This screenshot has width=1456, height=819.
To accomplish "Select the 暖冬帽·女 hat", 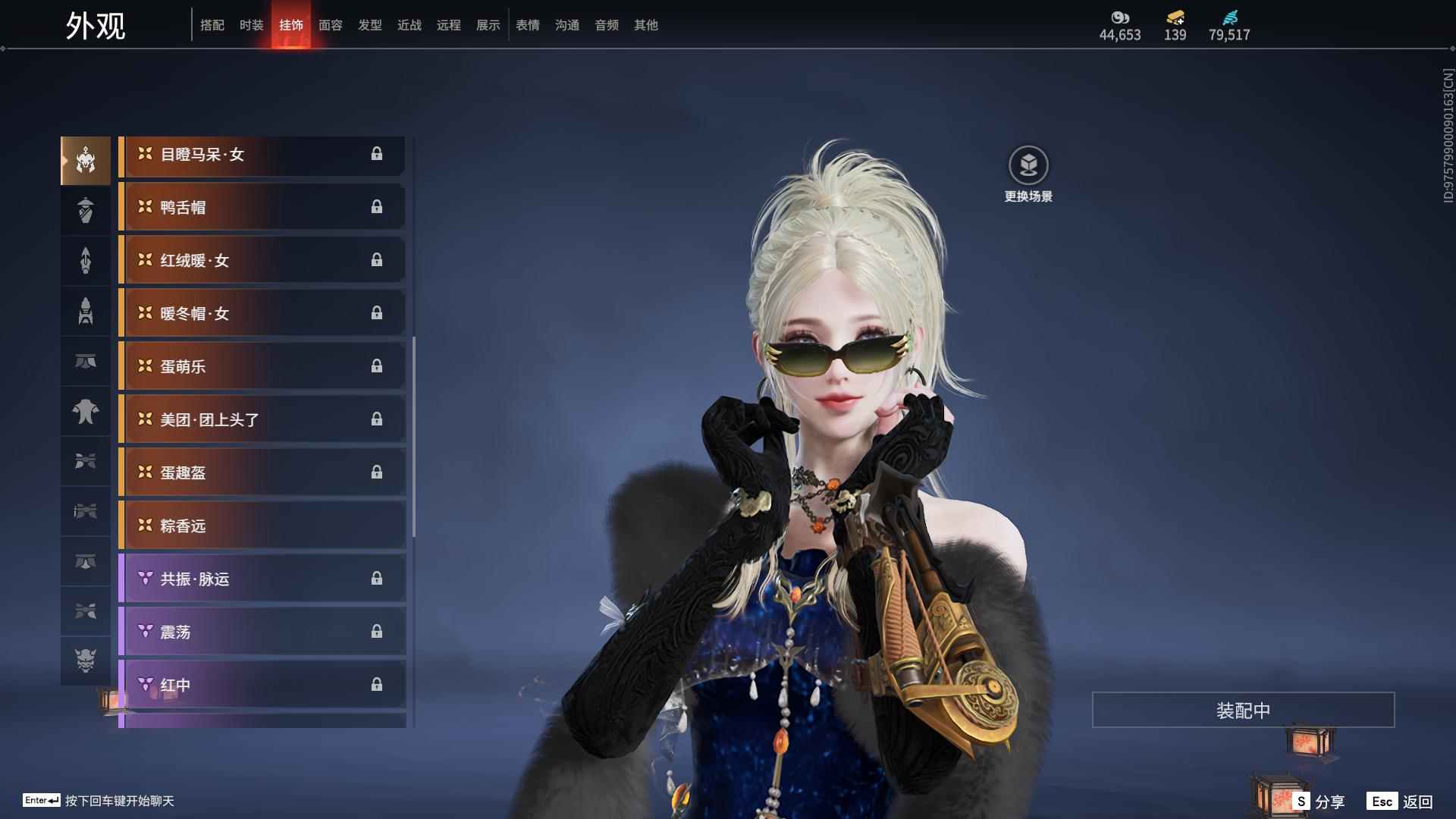I will point(262,313).
